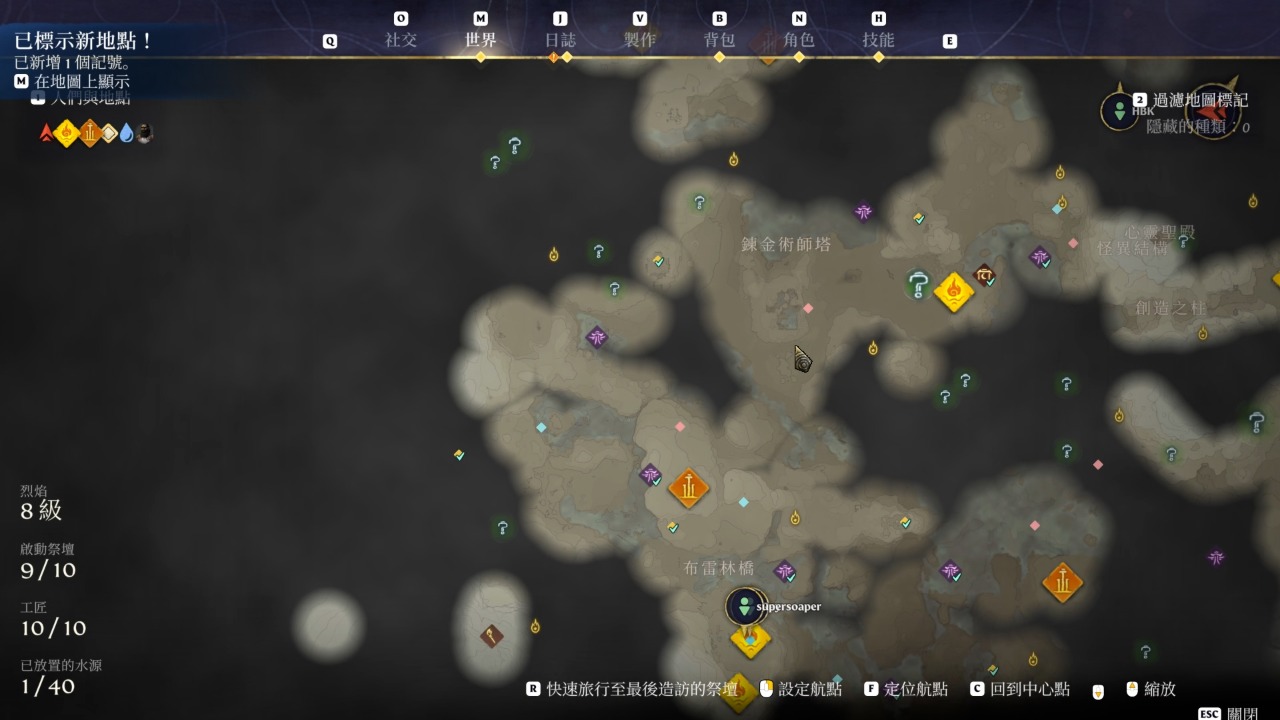Open the 日誌 journal tab

(x=560, y=41)
